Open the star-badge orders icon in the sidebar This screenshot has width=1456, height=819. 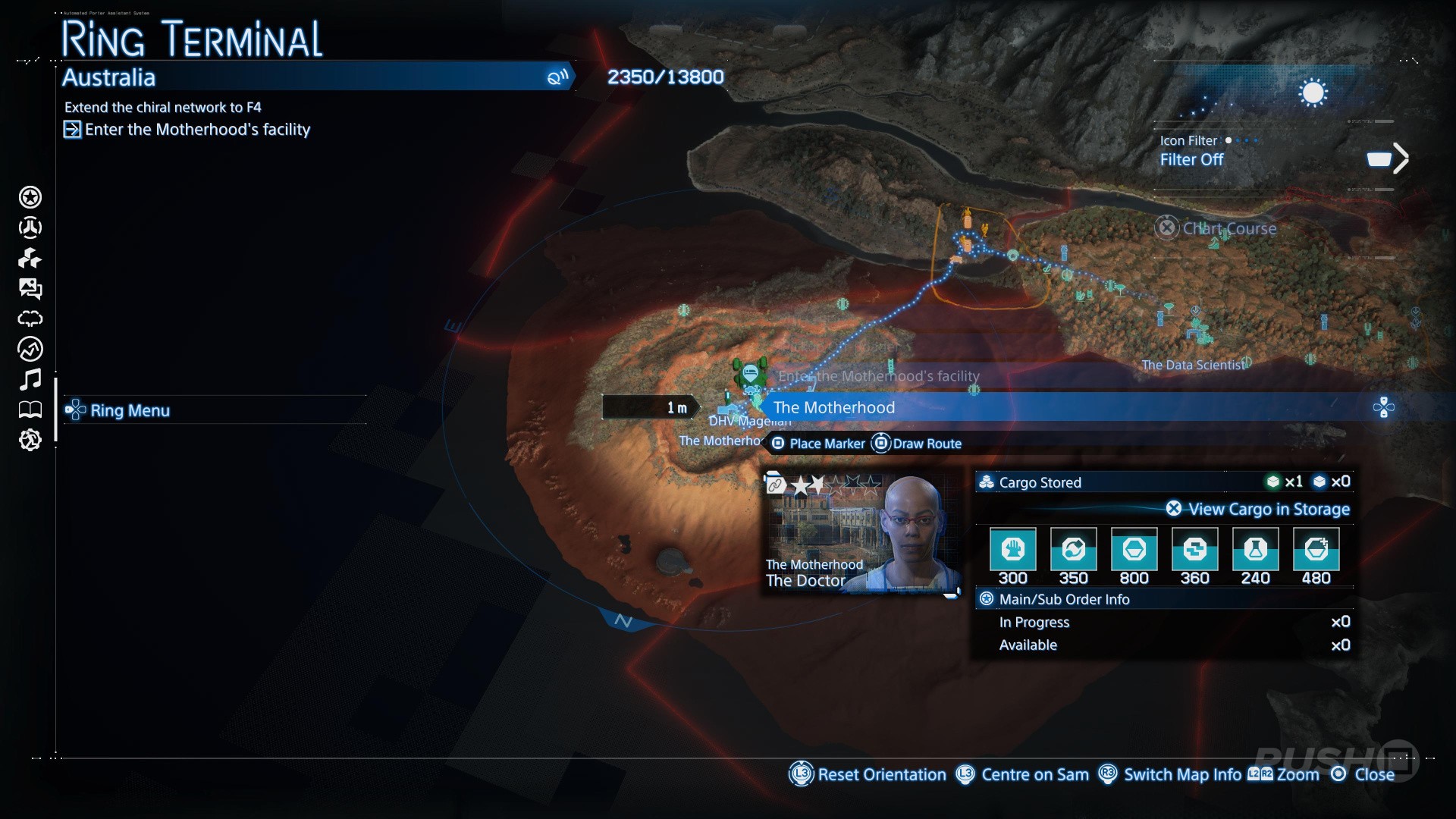tap(30, 197)
